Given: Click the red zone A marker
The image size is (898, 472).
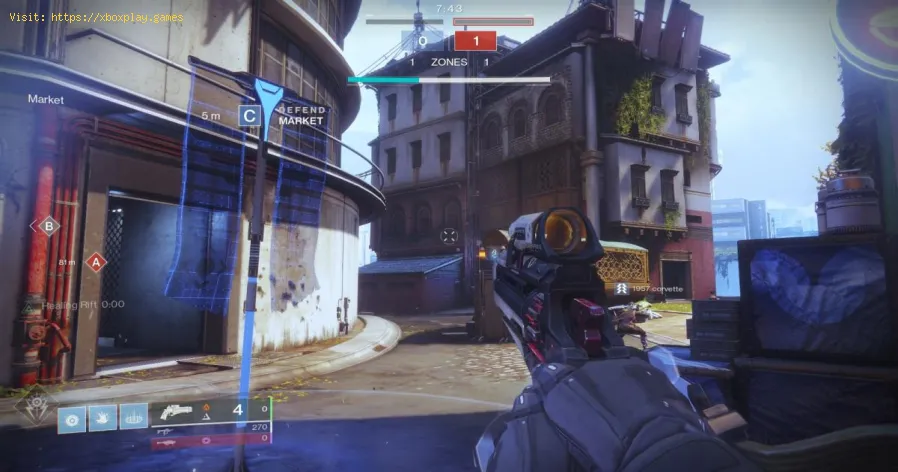Looking at the screenshot, I should pos(96,262).
